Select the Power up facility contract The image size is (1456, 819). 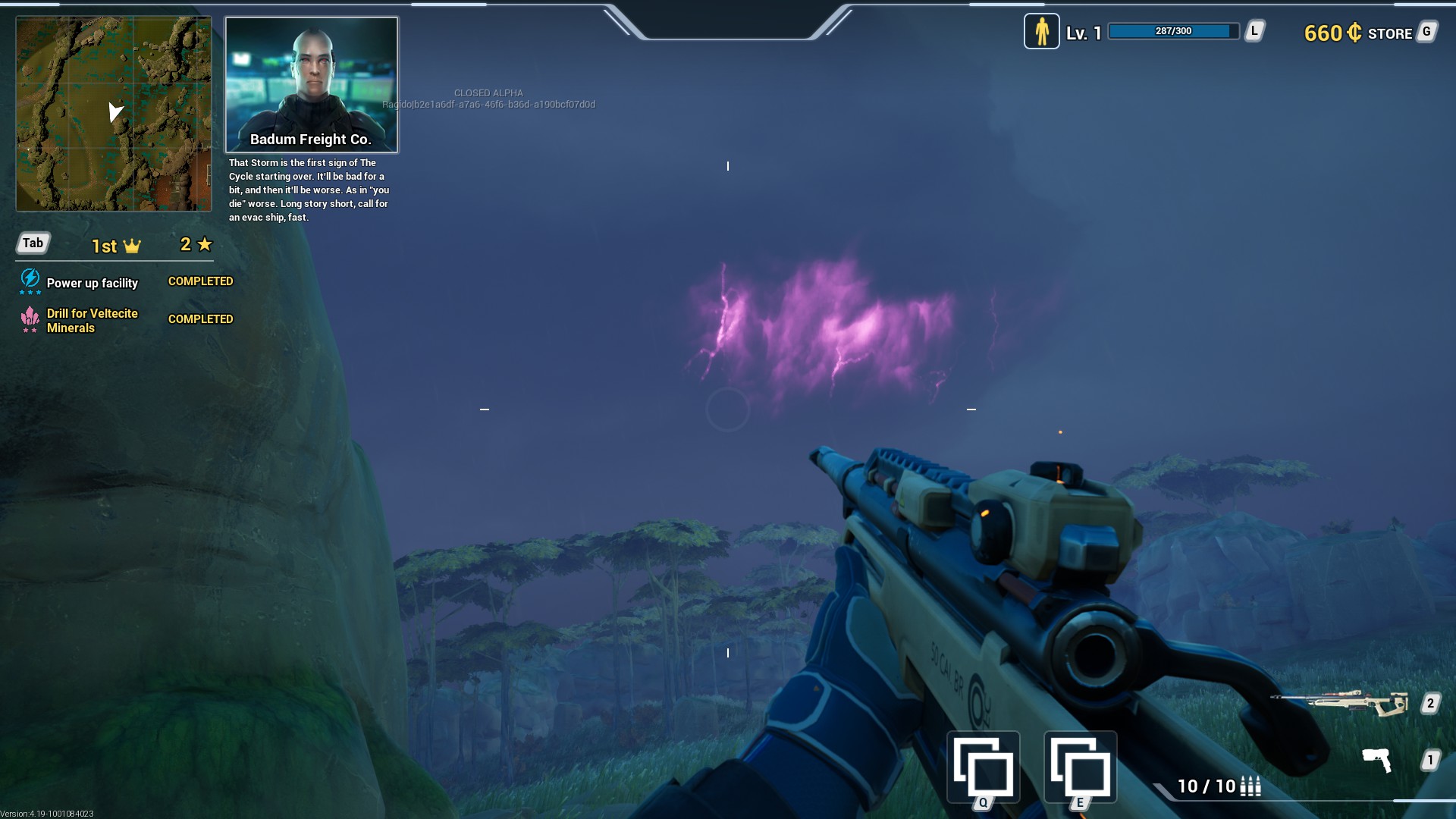pos(93,283)
